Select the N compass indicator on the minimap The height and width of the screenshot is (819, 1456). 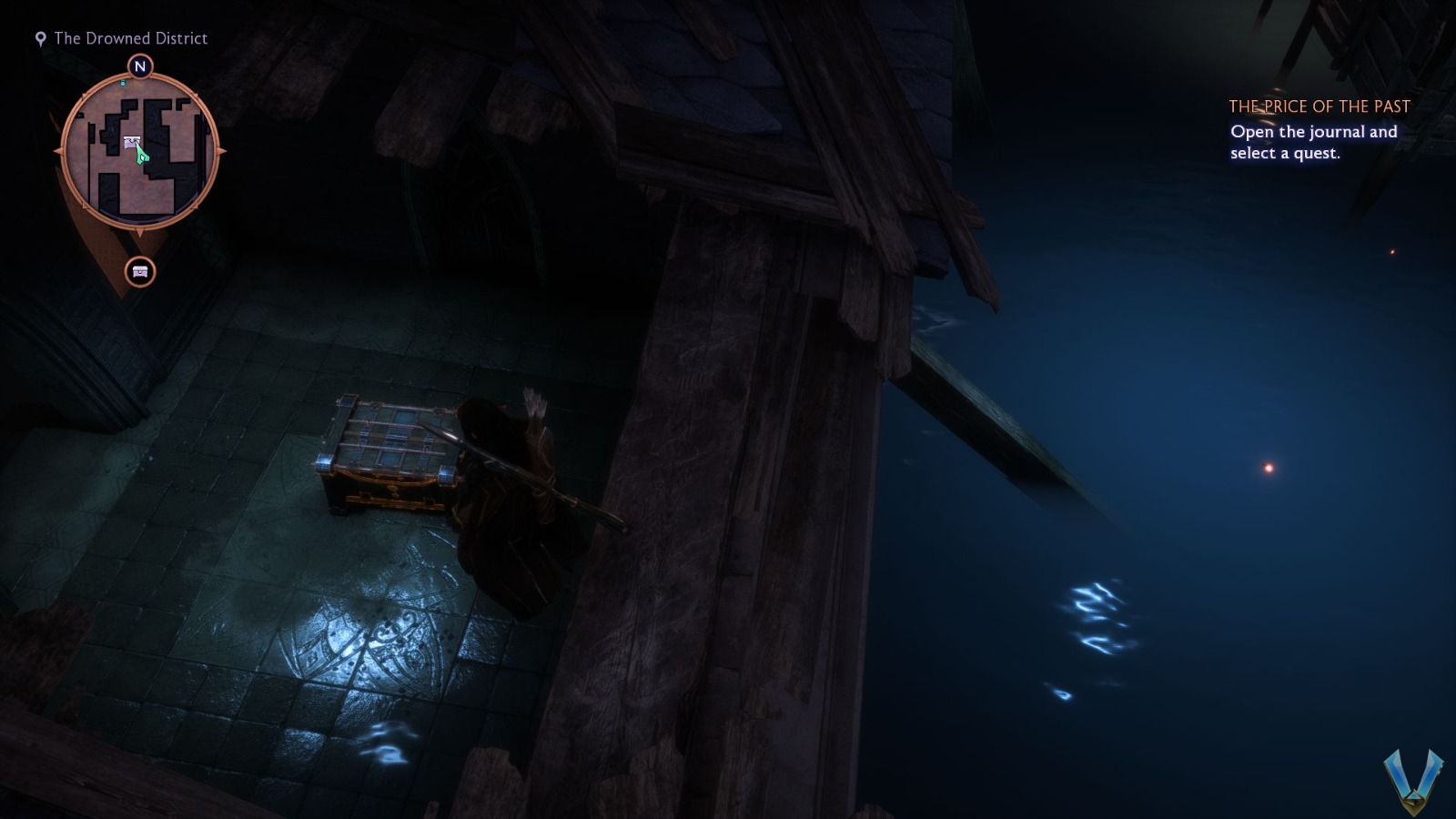[x=139, y=65]
